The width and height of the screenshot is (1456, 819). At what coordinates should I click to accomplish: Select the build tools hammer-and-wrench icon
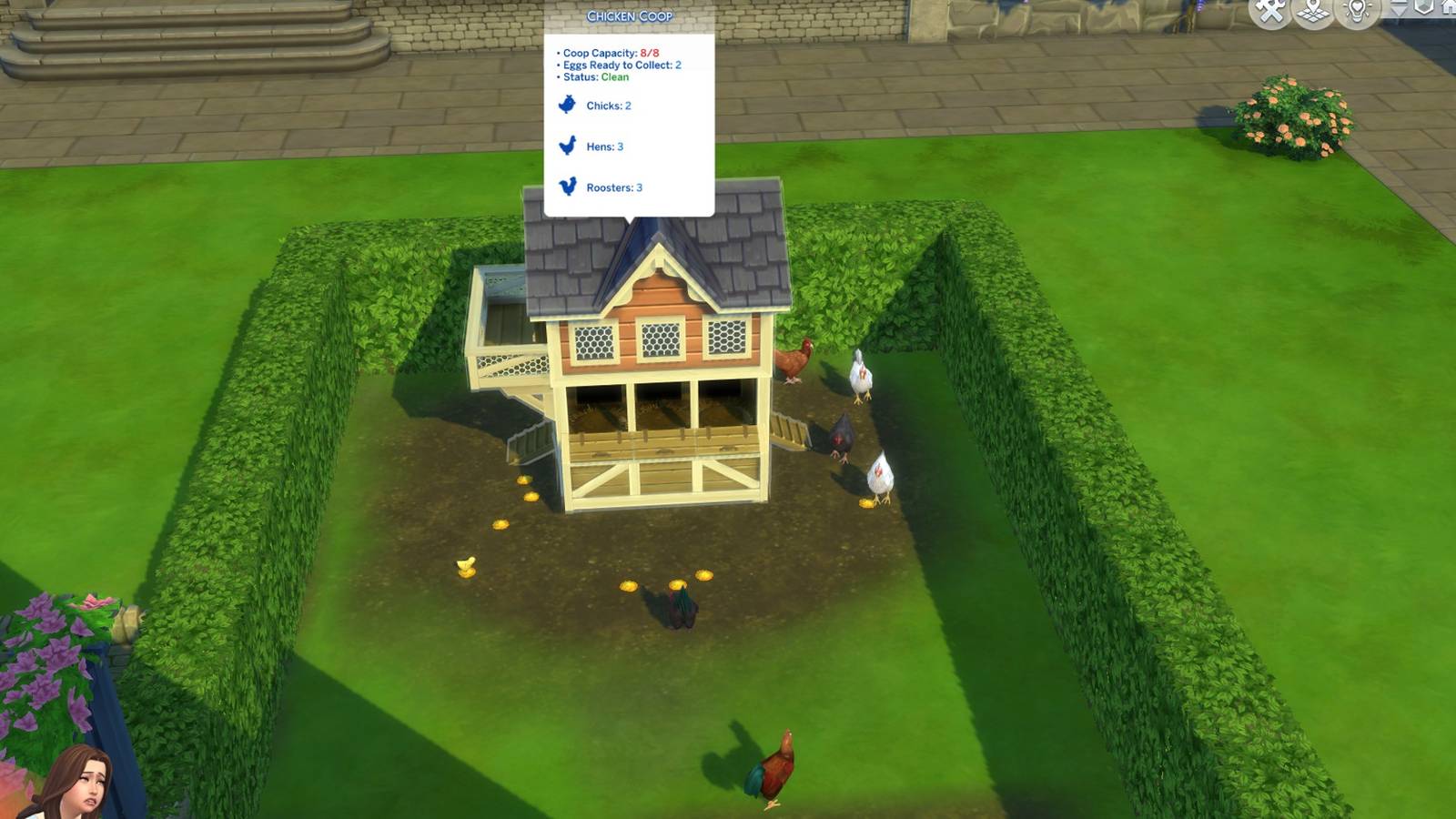(1268, 12)
